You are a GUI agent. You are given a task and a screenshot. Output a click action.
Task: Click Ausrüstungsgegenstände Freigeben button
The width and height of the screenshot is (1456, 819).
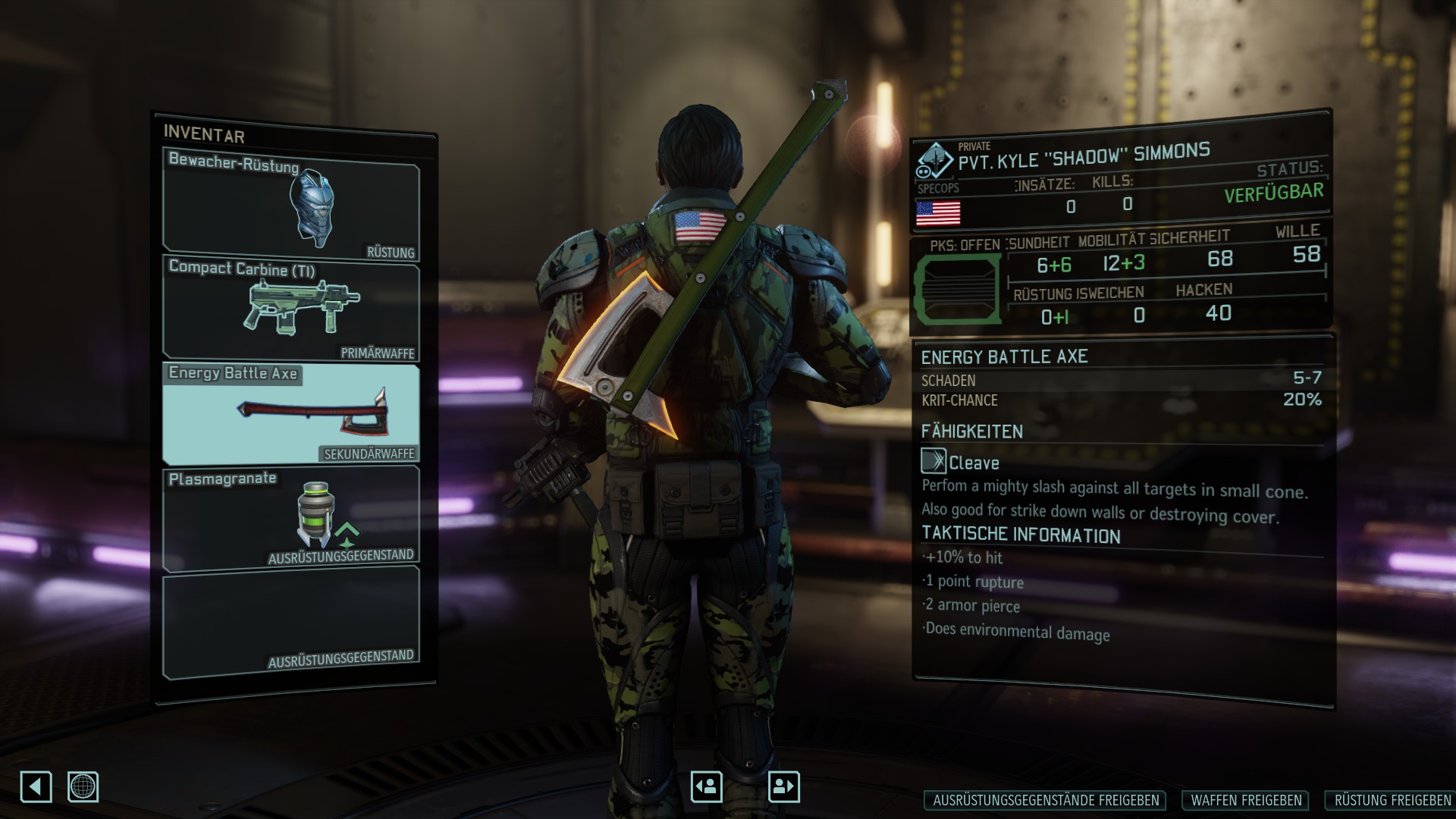(x=1046, y=800)
